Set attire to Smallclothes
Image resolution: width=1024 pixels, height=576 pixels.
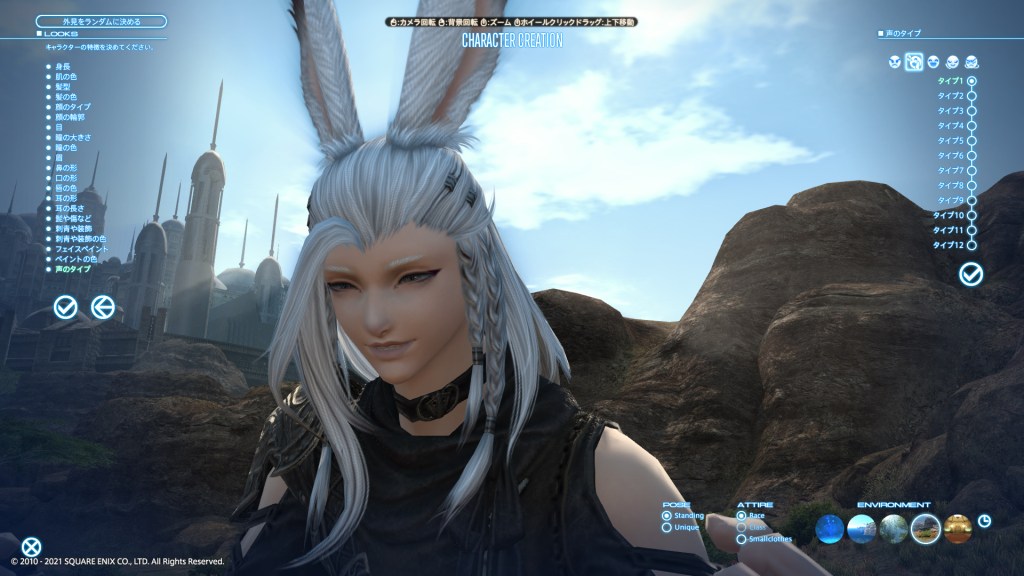[741, 539]
